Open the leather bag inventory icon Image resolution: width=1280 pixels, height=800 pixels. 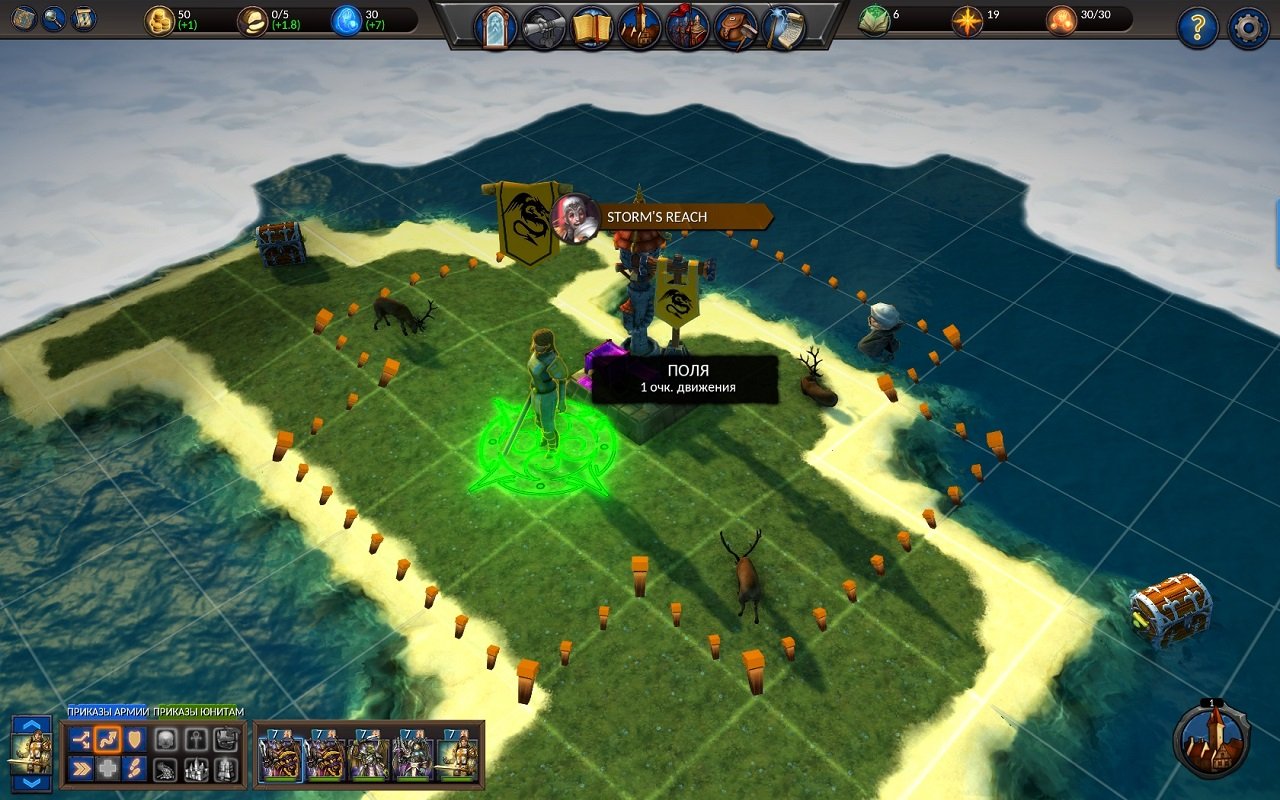[736, 28]
